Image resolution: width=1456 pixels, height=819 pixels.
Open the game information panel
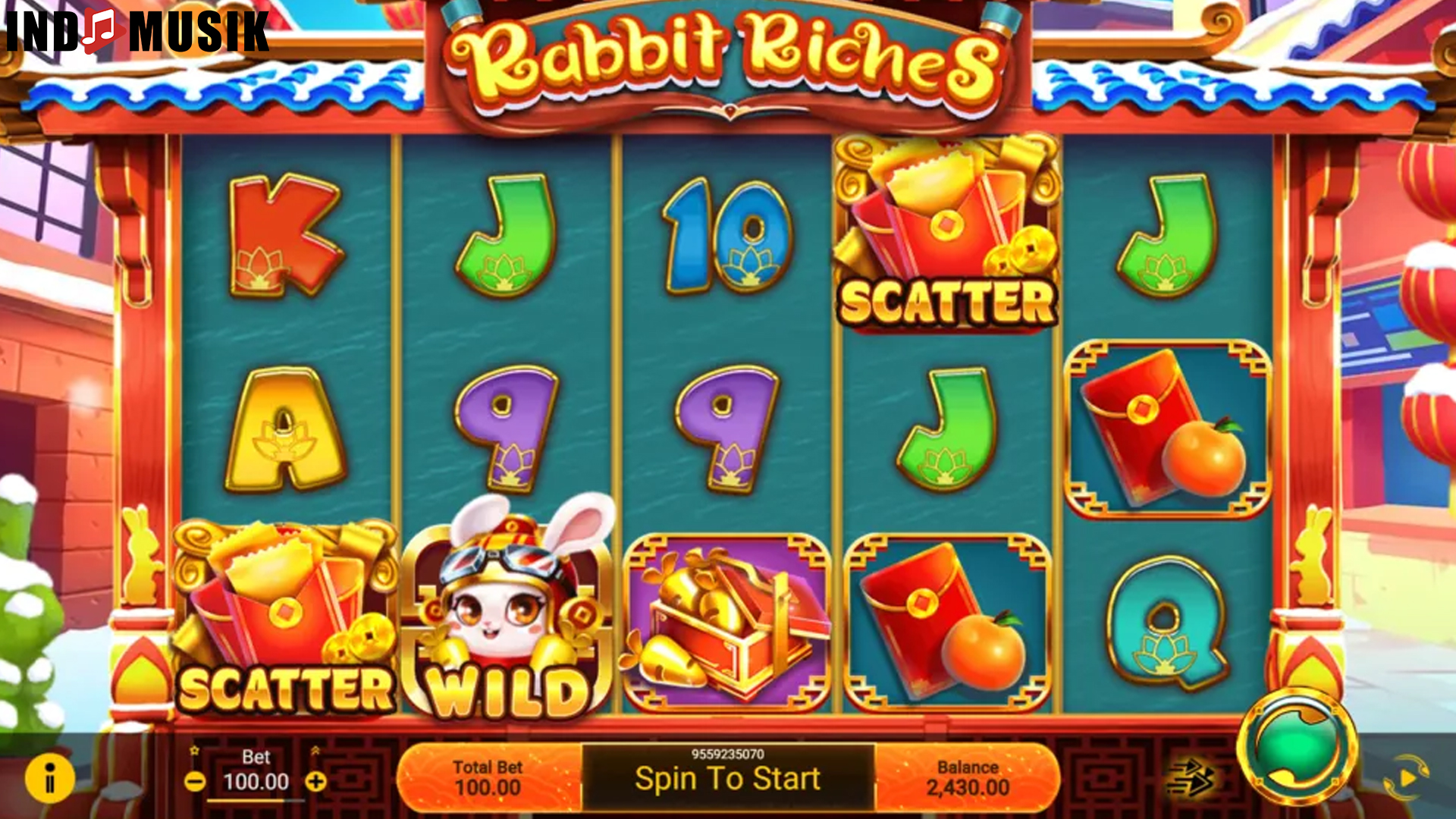click(50, 777)
